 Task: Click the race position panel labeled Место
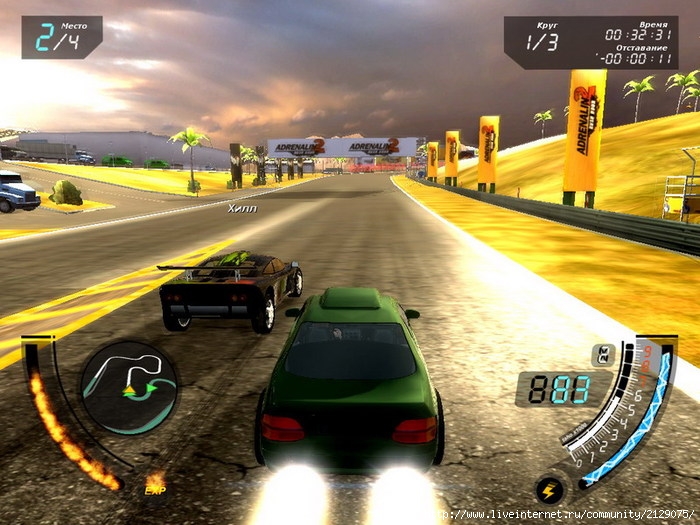[61, 37]
